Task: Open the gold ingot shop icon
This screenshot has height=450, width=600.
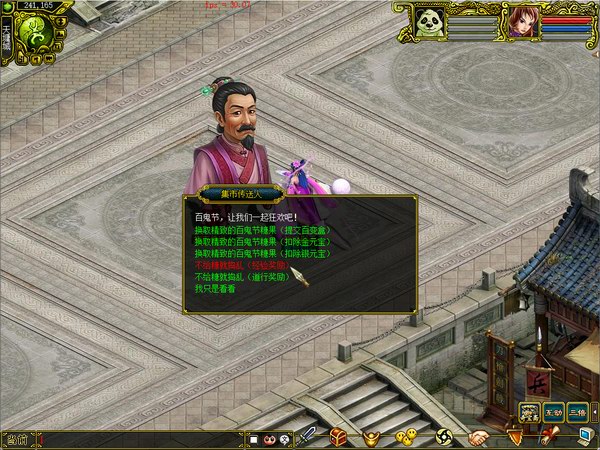Action: [x=371, y=437]
